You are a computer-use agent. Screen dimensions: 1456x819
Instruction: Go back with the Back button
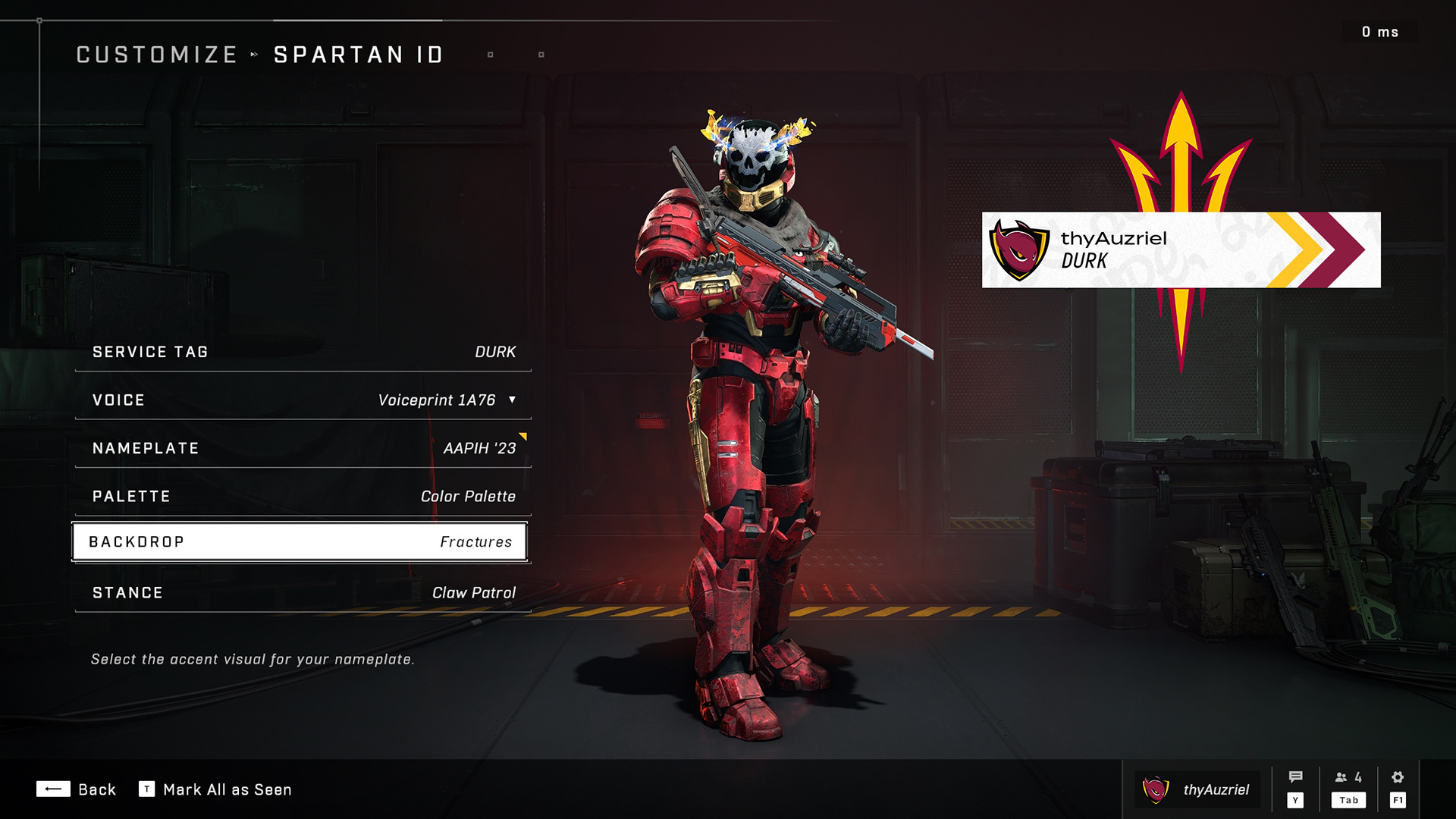pyautogui.click(x=76, y=789)
